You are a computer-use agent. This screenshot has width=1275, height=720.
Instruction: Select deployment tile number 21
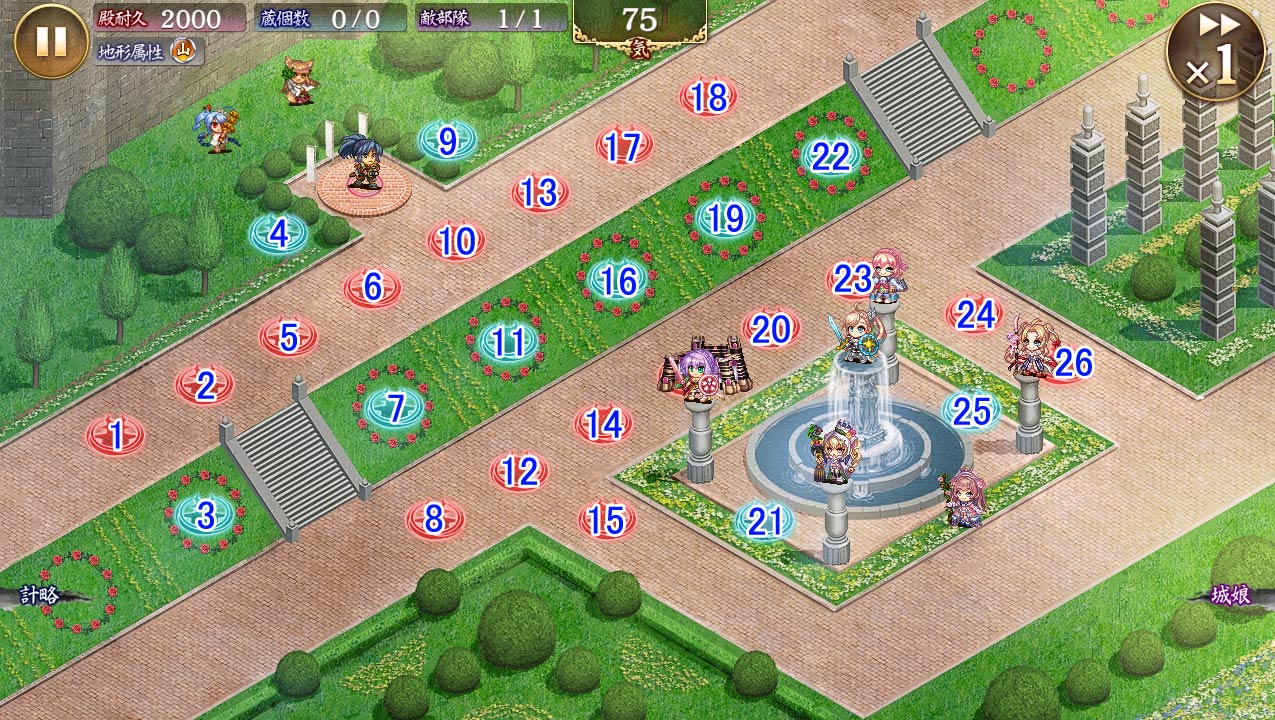(x=764, y=521)
